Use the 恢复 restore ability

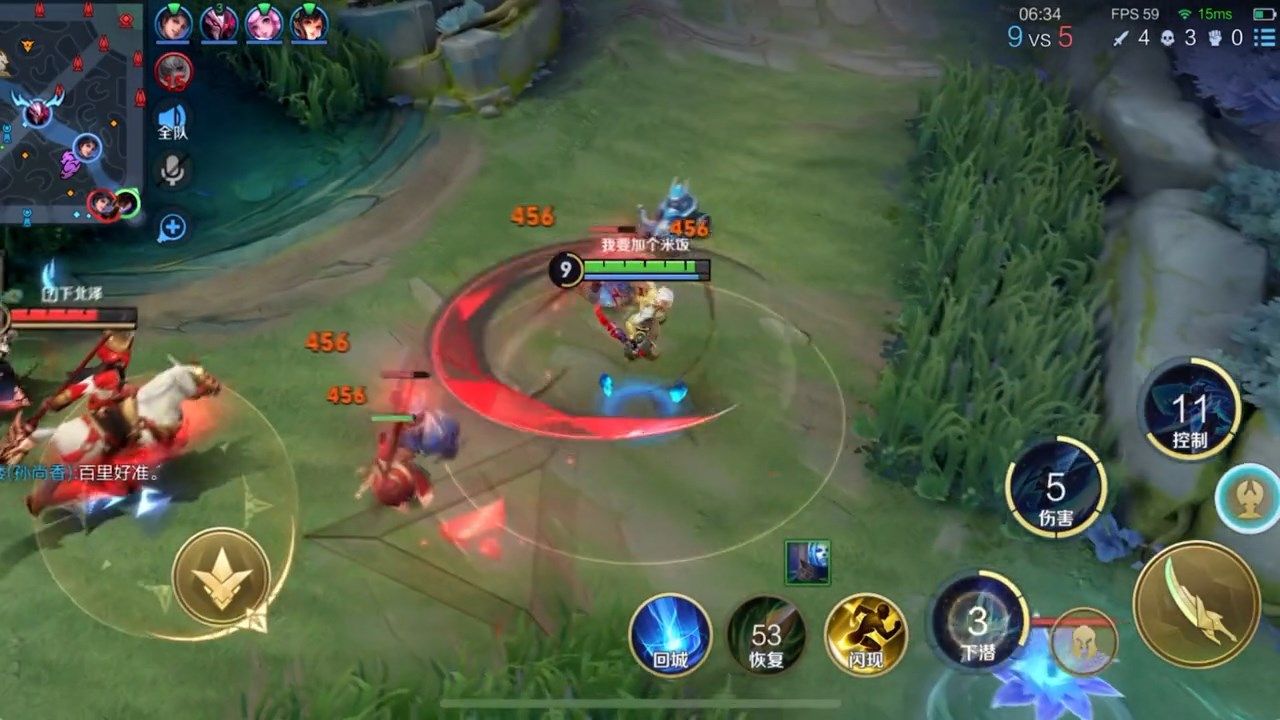coord(766,634)
